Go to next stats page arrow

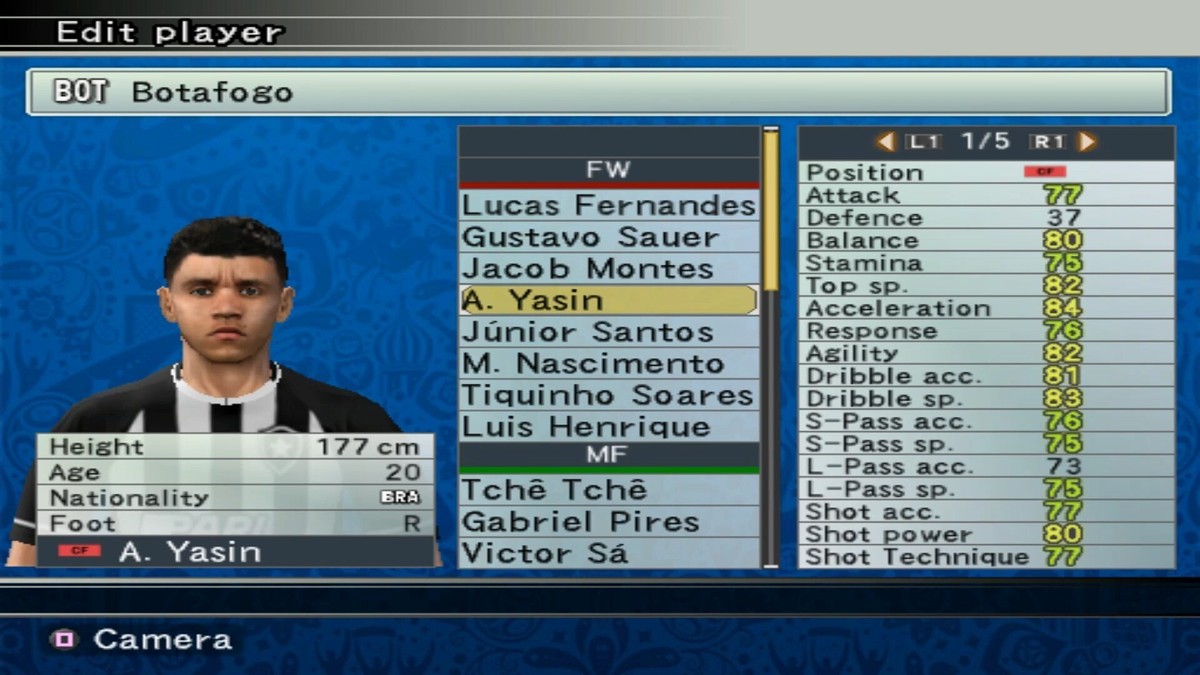click(x=1087, y=142)
